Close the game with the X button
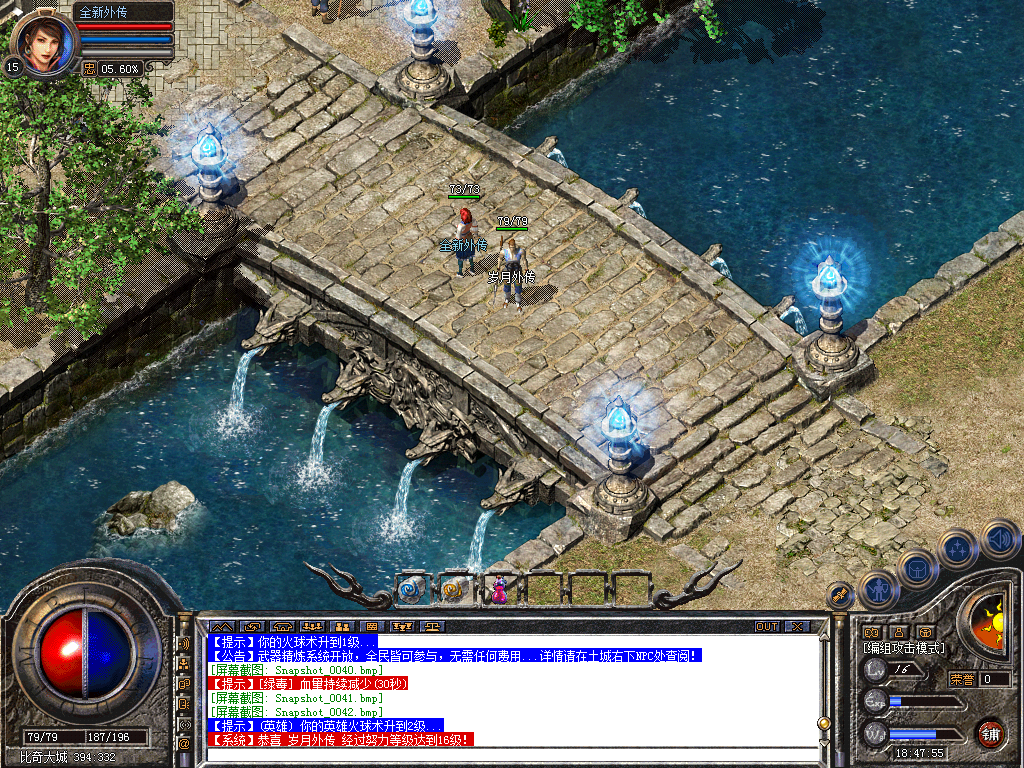This screenshot has height=768, width=1024. click(797, 627)
